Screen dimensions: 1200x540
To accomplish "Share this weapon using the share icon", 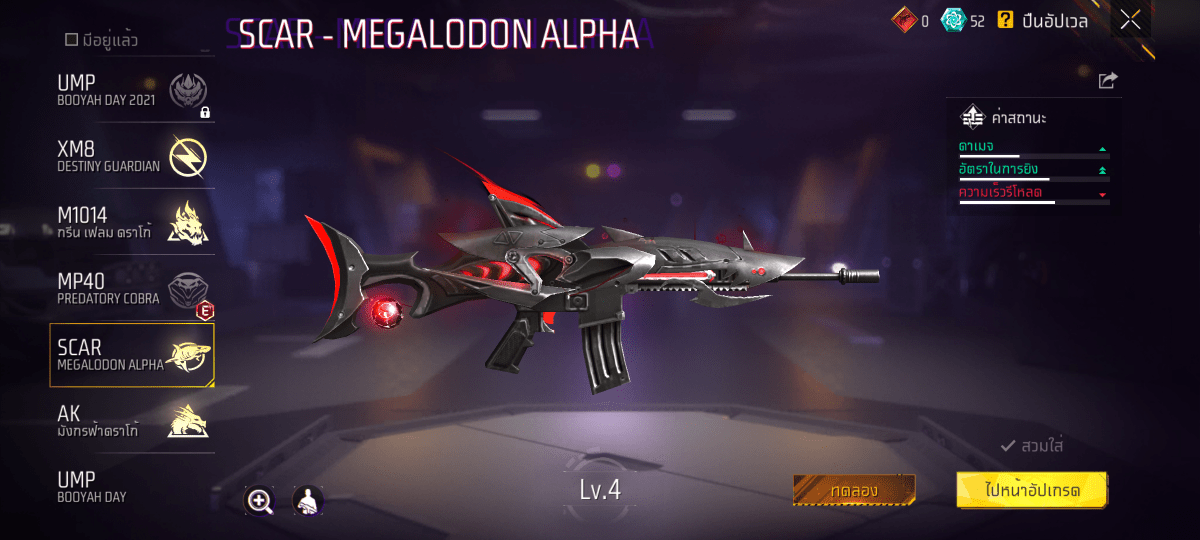I will click(x=1108, y=81).
